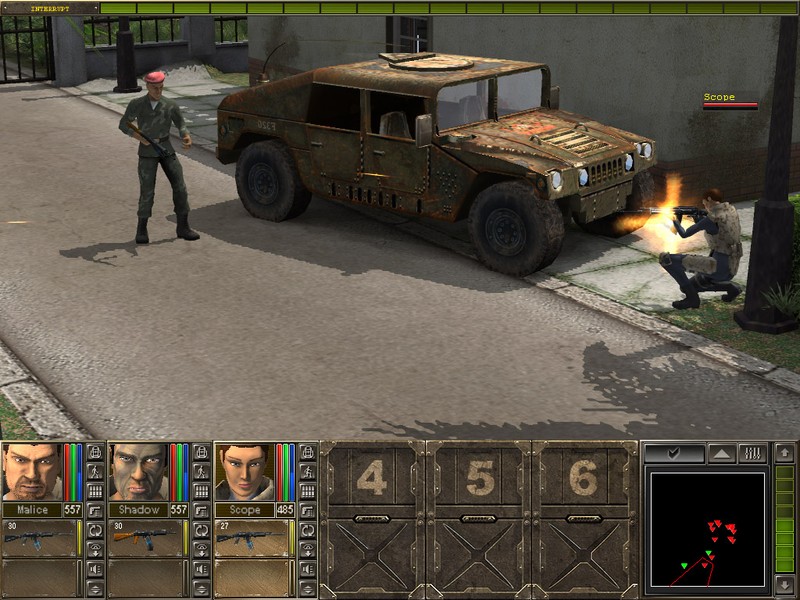Image resolution: width=800 pixels, height=600 pixels.
Task: Click empty squad slot number 4
Action: [372, 480]
